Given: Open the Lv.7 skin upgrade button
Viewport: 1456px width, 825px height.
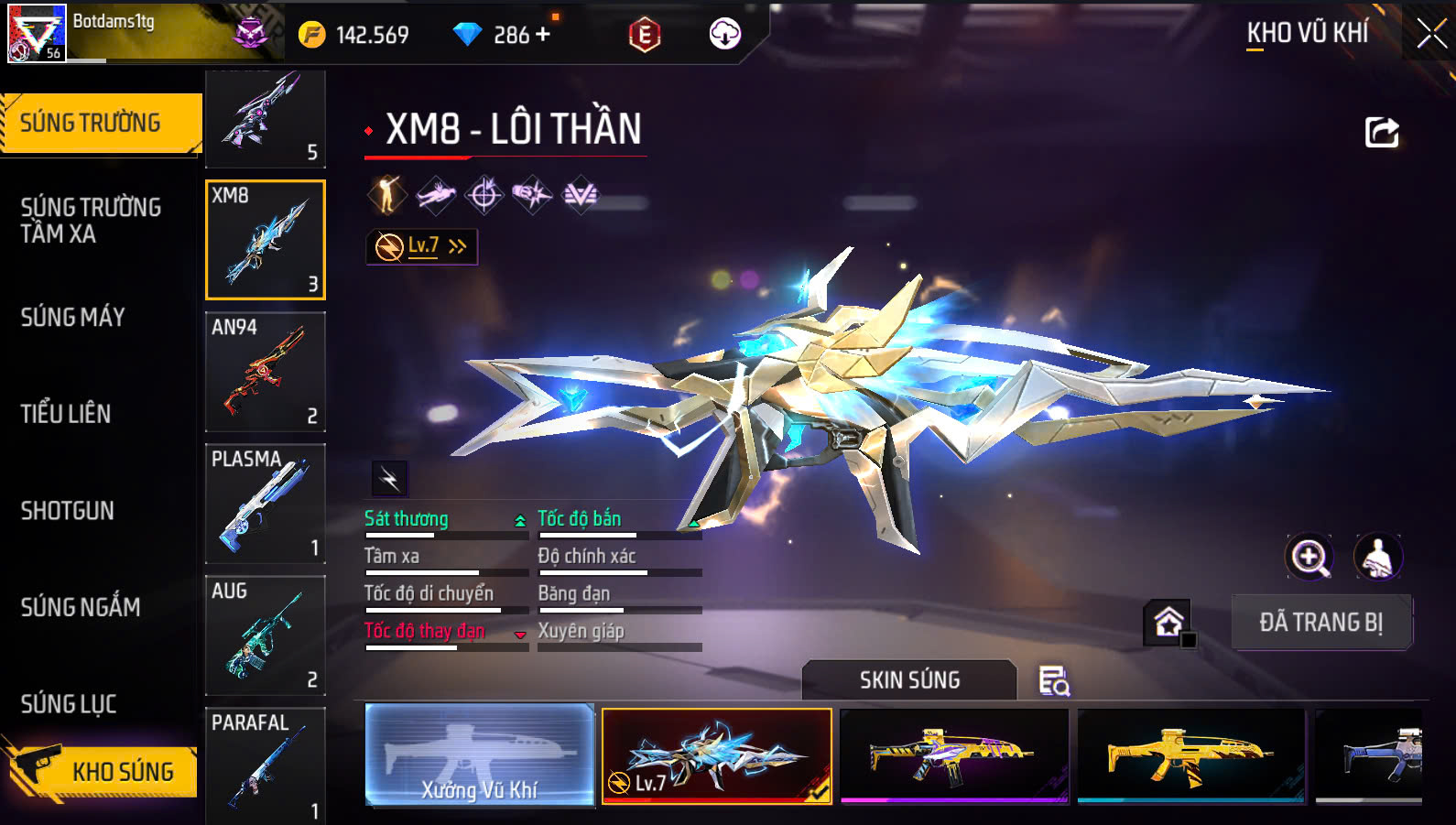Looking at the screenshot, I should coord(422,246).
